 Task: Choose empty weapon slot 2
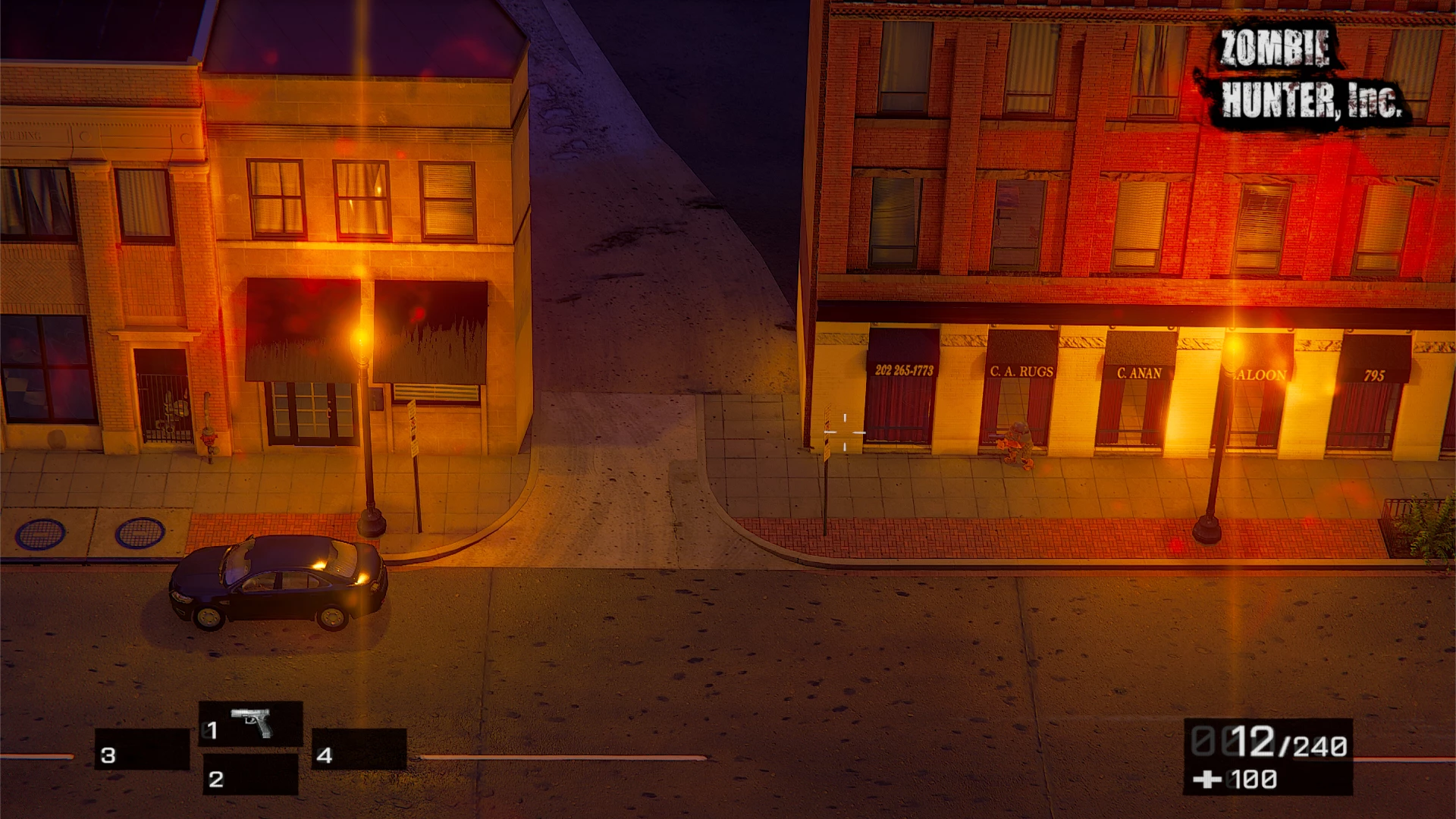250,775
